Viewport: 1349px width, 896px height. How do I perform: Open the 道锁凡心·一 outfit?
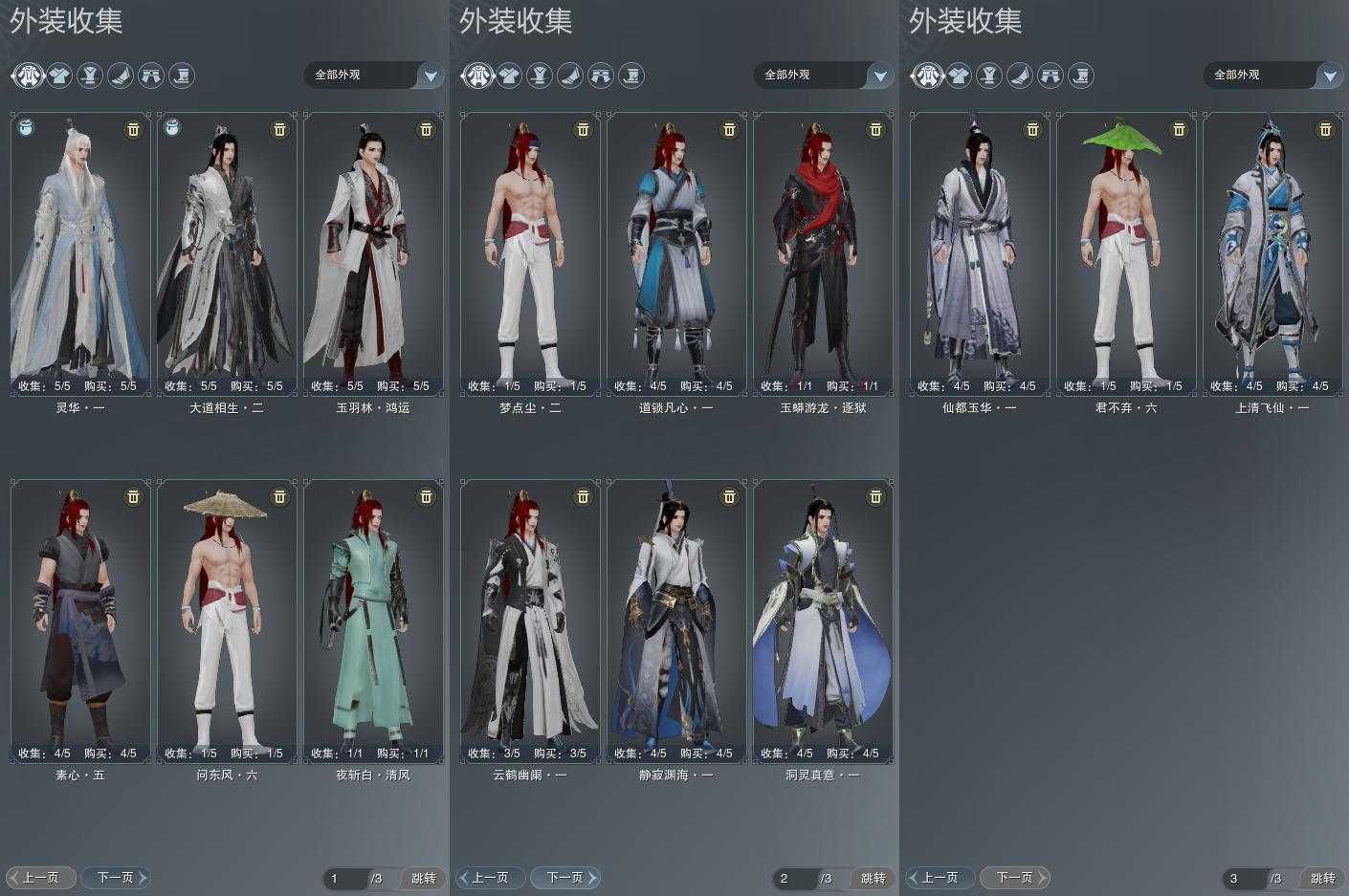point(676,253)
